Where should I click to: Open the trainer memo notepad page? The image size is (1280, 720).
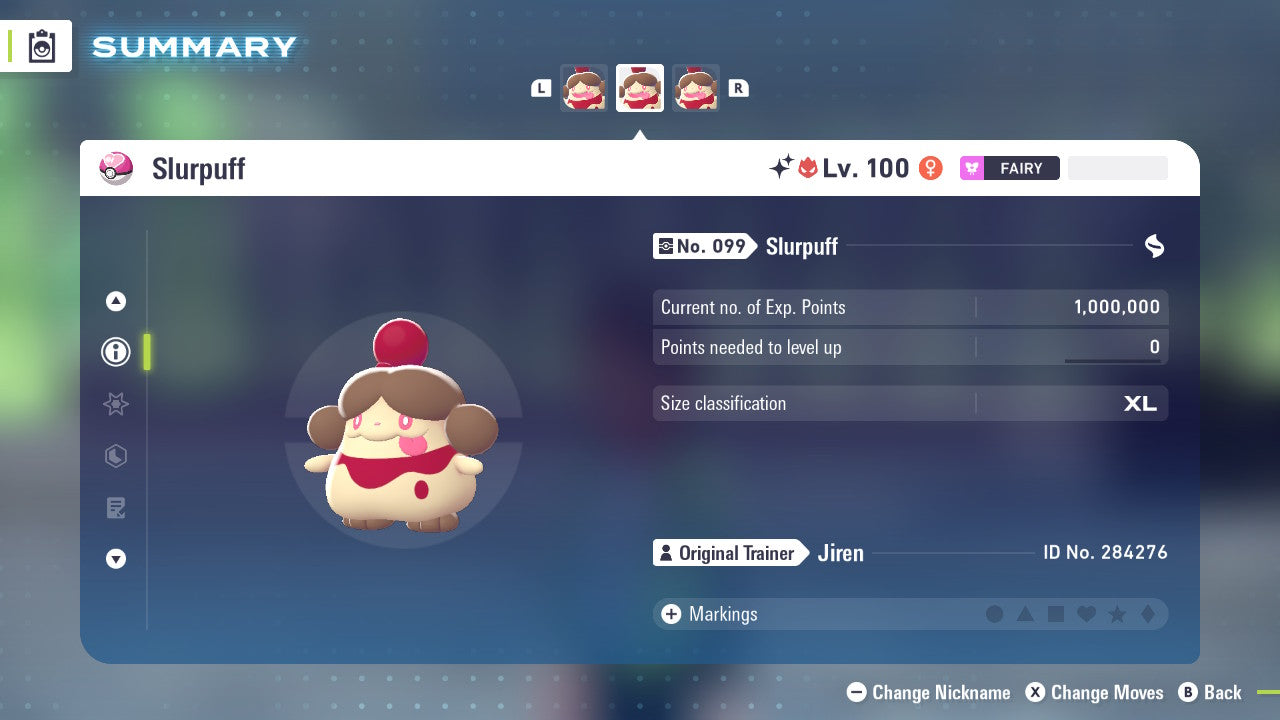pos(116,508)
